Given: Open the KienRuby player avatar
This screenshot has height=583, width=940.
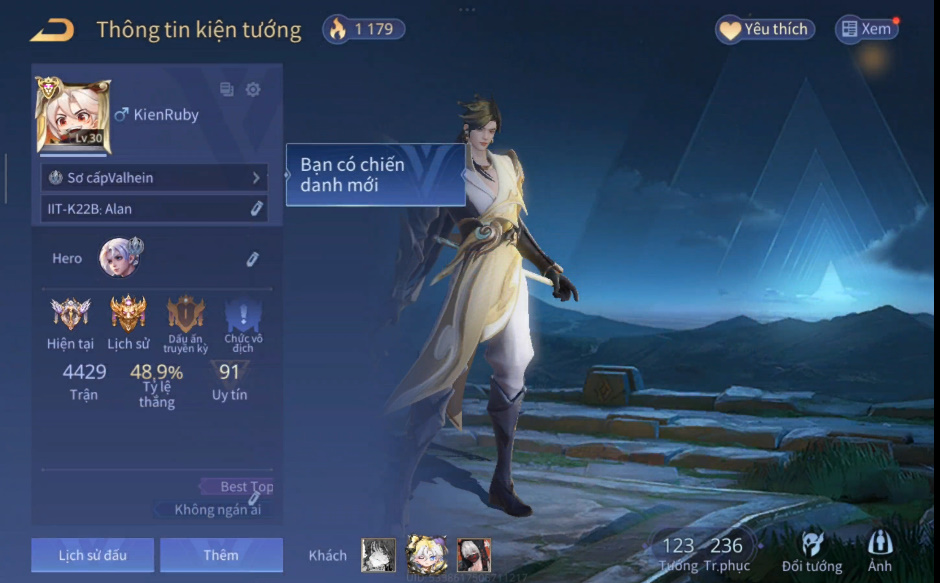Looking at the screenshot, I should (x=73, y=115).
